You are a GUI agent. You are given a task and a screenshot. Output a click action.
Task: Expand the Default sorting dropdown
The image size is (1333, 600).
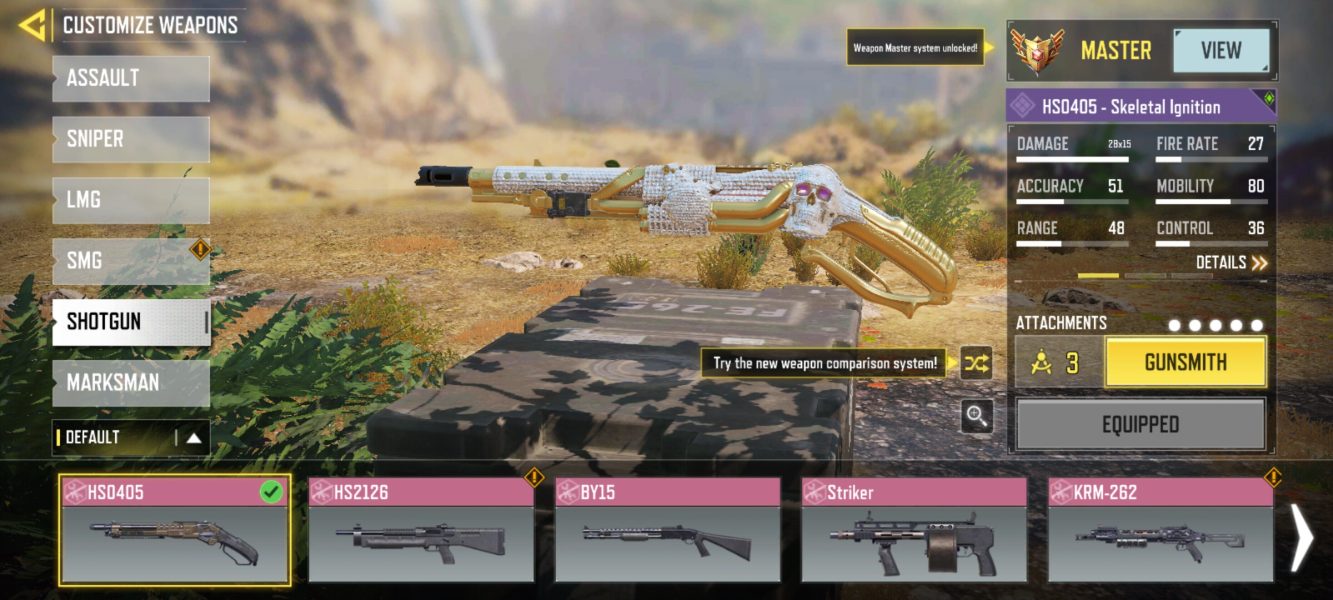tap(131, 437)
